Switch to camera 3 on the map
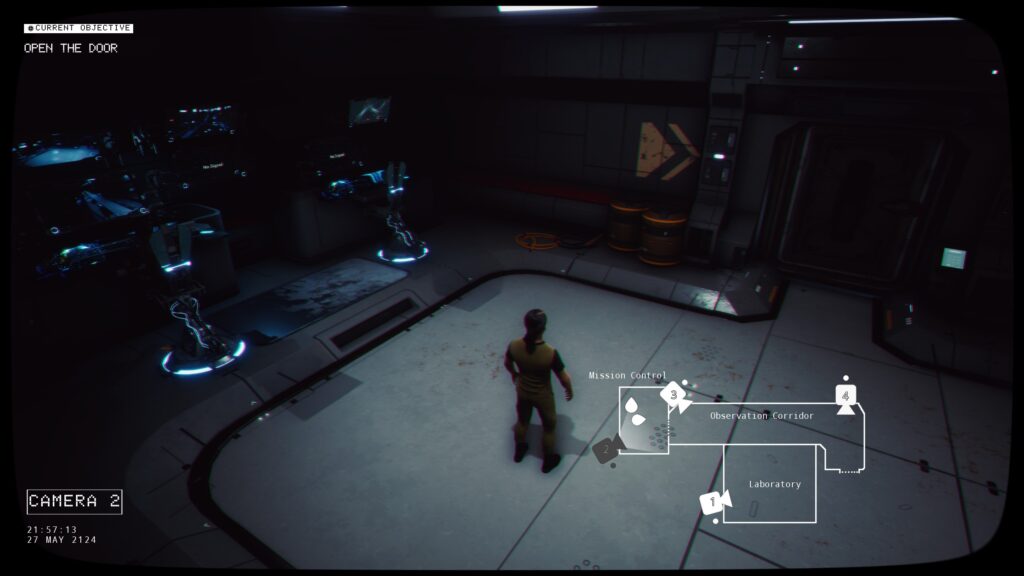Image resolution: width=1024 pixels, height=576 pixels. coord(674,395)
